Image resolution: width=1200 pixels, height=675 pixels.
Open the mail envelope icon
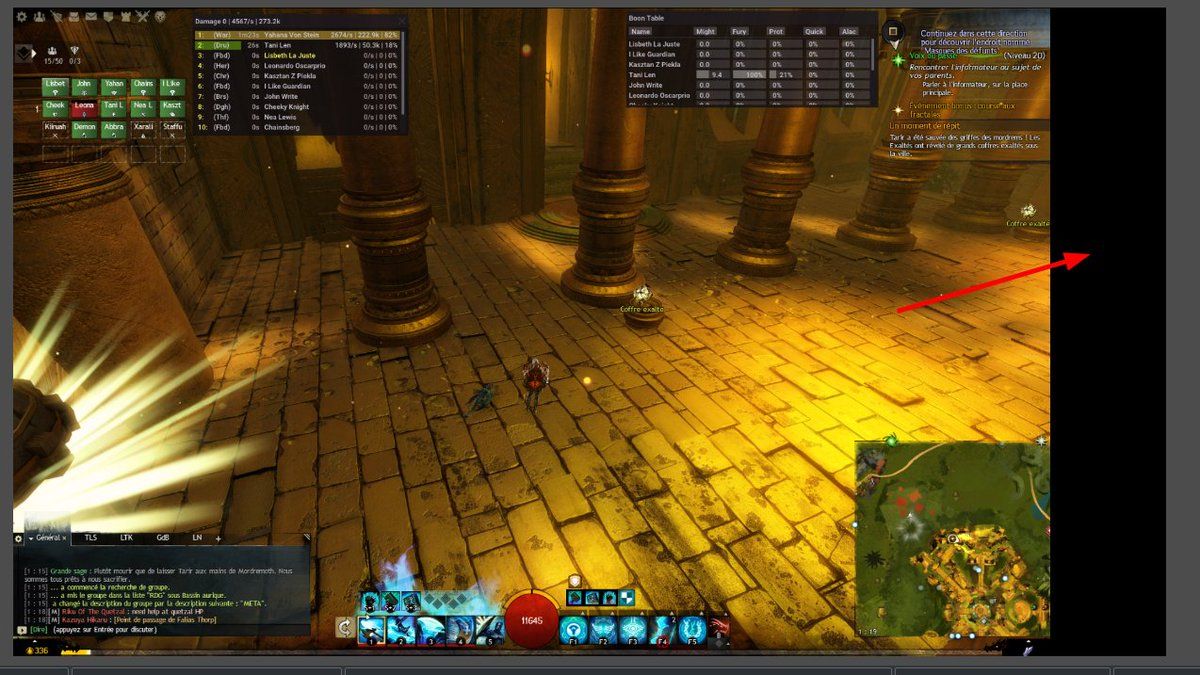tap(91, 17)
